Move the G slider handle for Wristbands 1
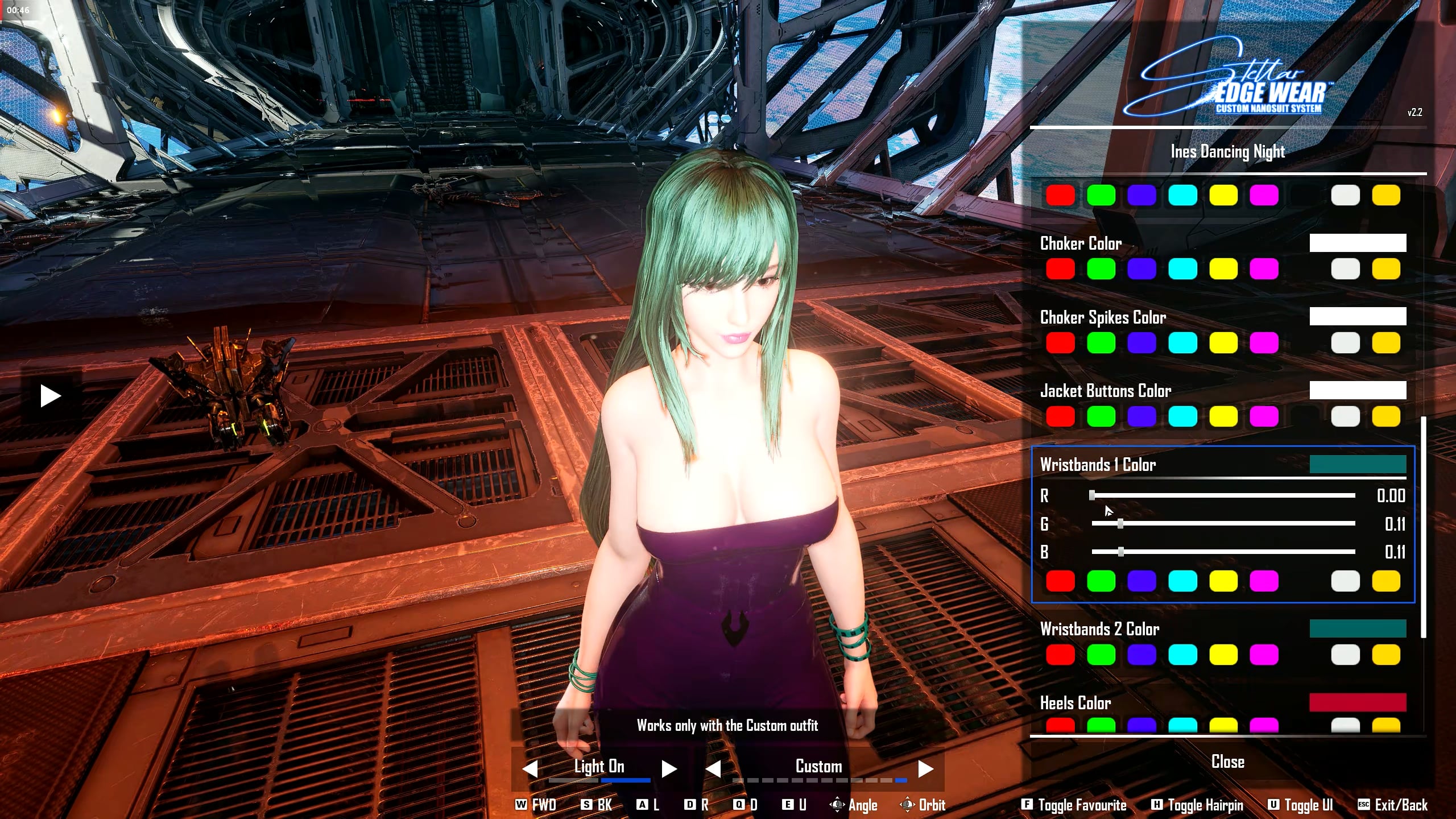Screen dimensions: 1456x819 coord(1120,524)
